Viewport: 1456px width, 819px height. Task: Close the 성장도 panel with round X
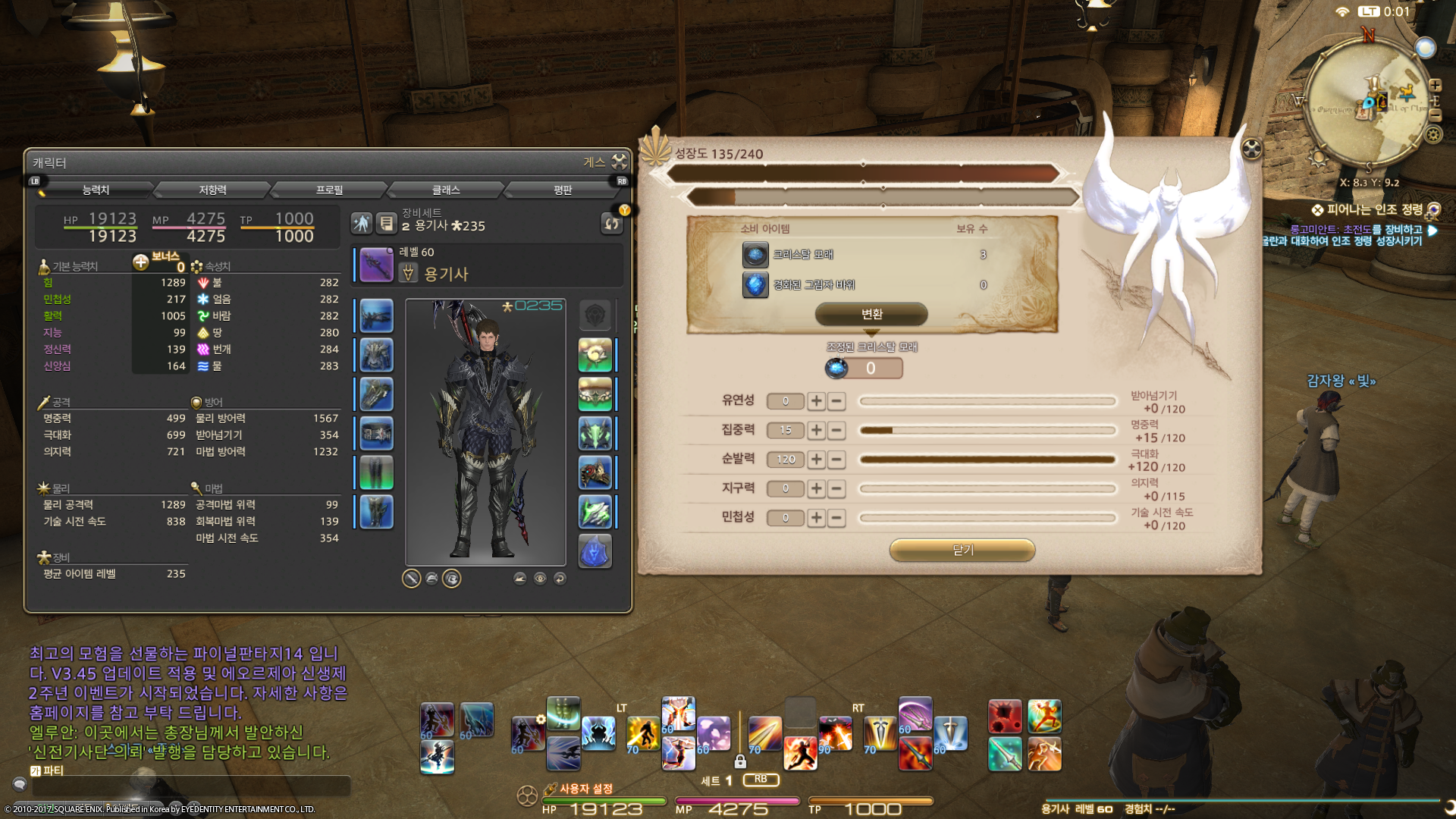coord(1252,149)
